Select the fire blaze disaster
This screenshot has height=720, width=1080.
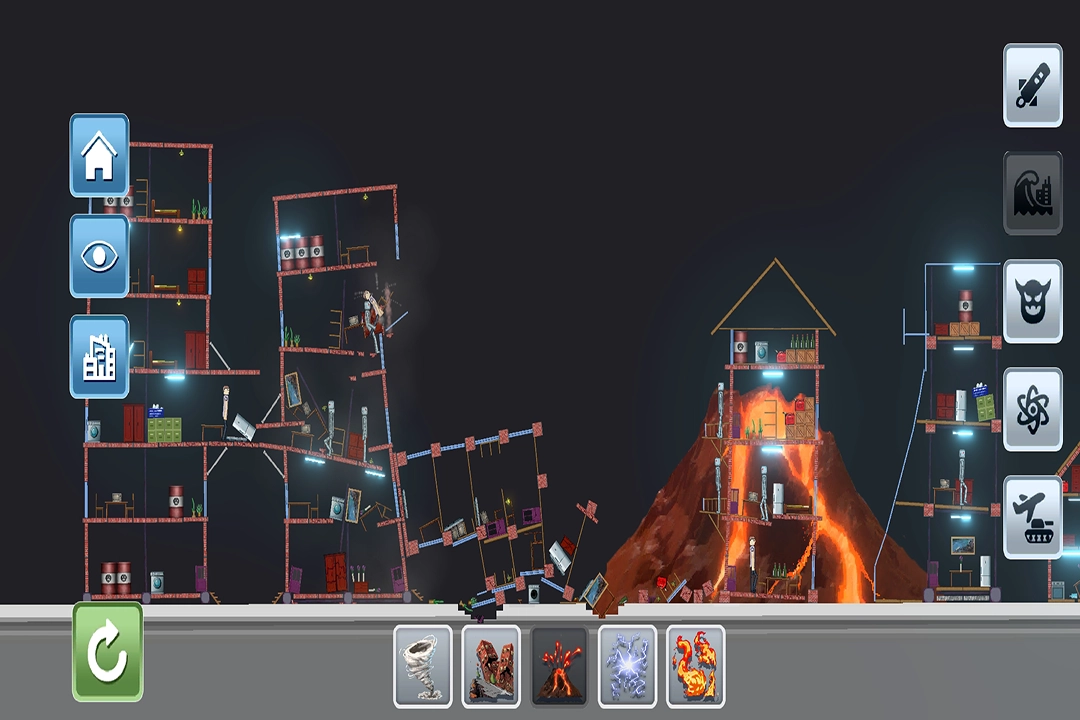[695, 666]
